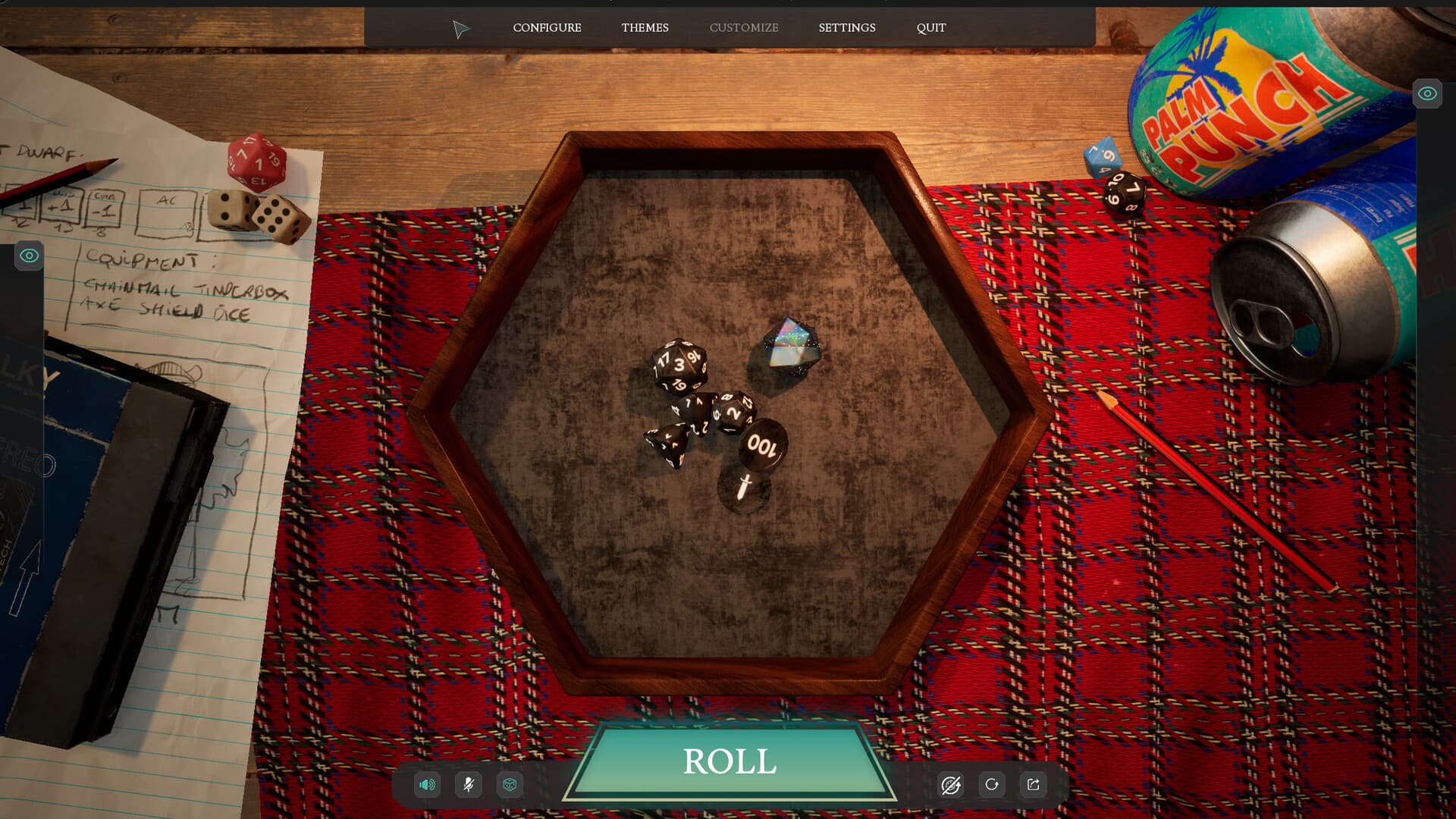Unmute the microphone icon
Image resolution: width=1456 pixels, height=819 pixels.
pos(468,786)
